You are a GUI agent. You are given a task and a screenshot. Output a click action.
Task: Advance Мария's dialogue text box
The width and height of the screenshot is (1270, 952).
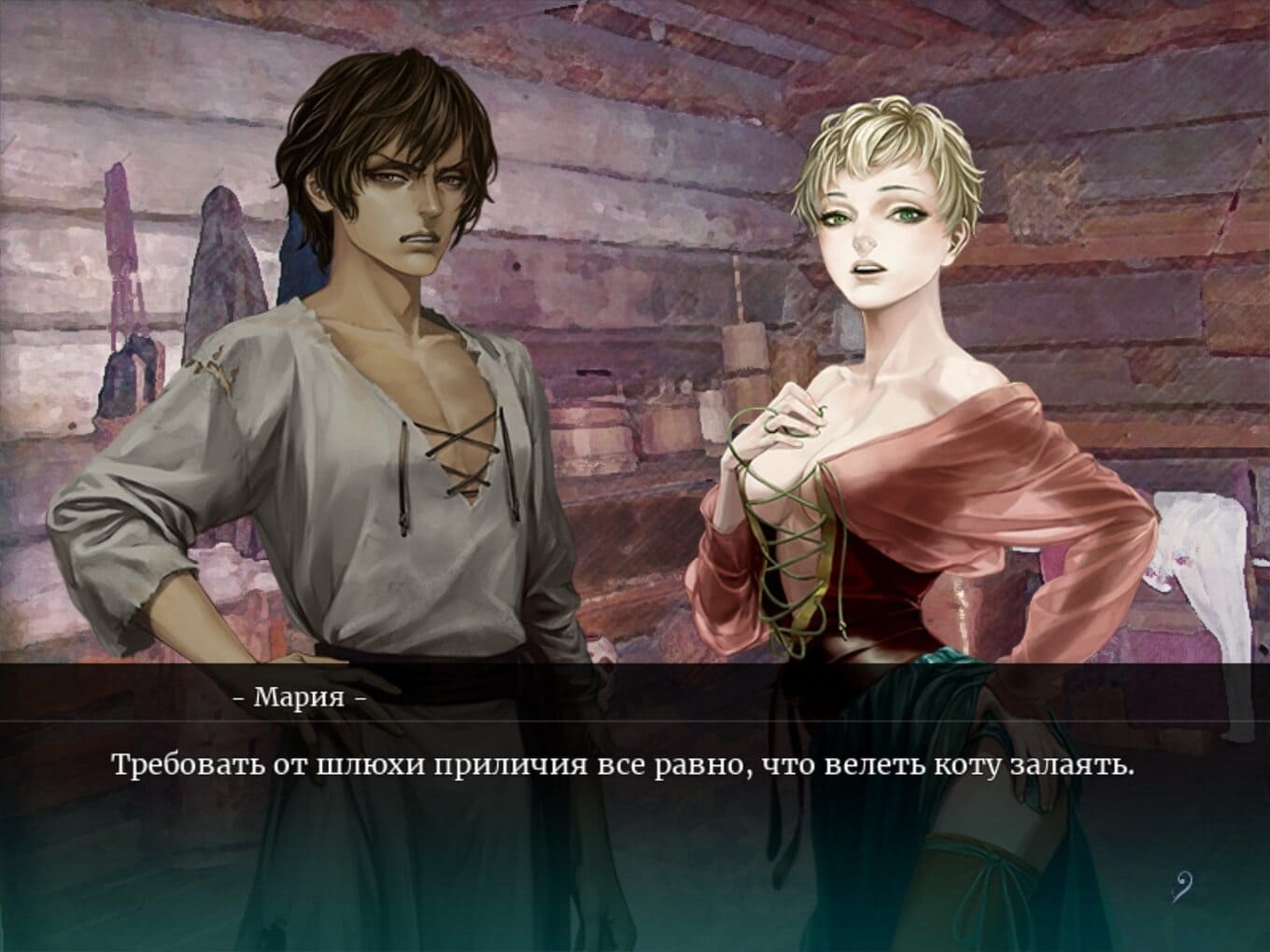coord(622,803)
